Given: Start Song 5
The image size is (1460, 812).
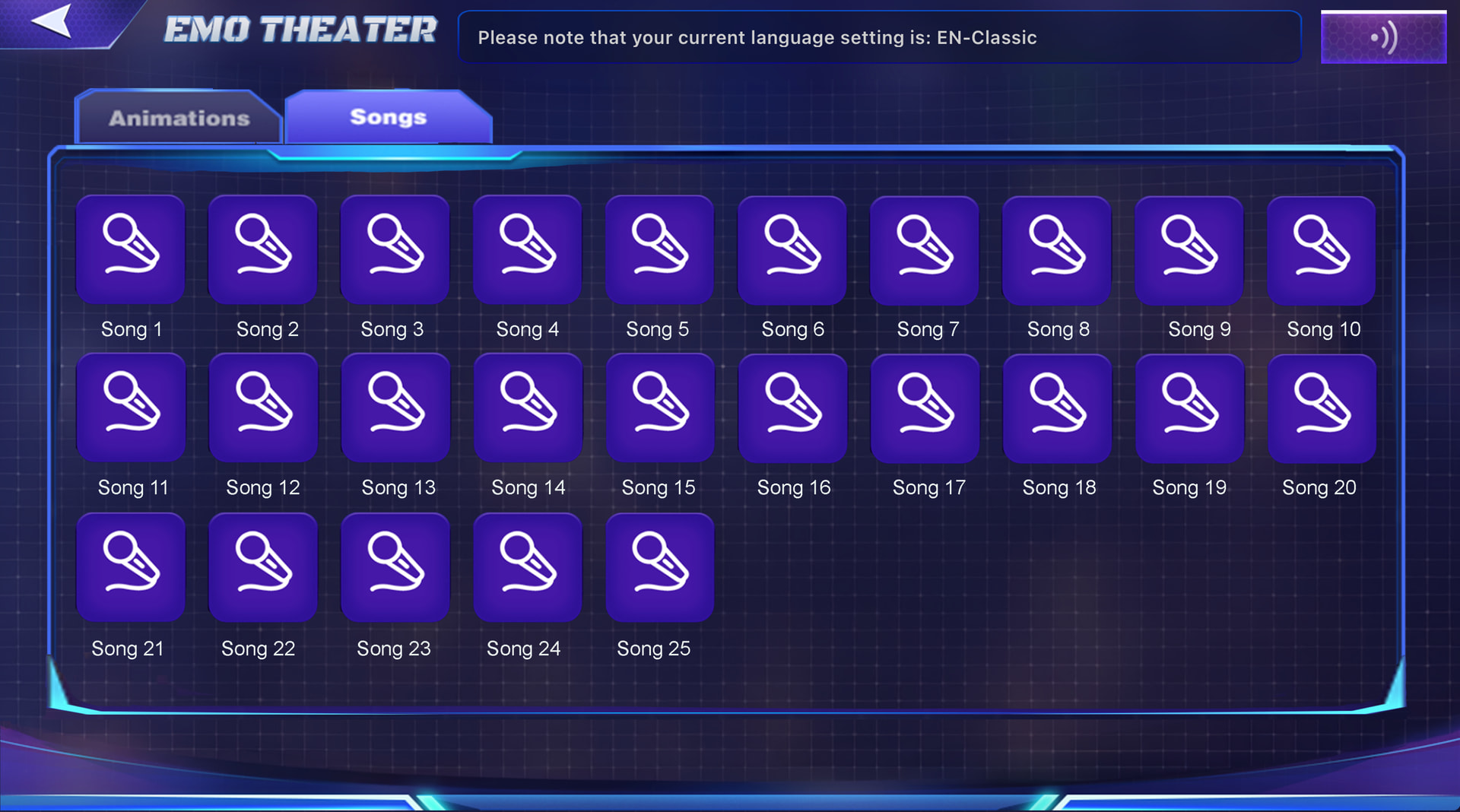Looking at the screenshot, I should click(x=659, y=249).
